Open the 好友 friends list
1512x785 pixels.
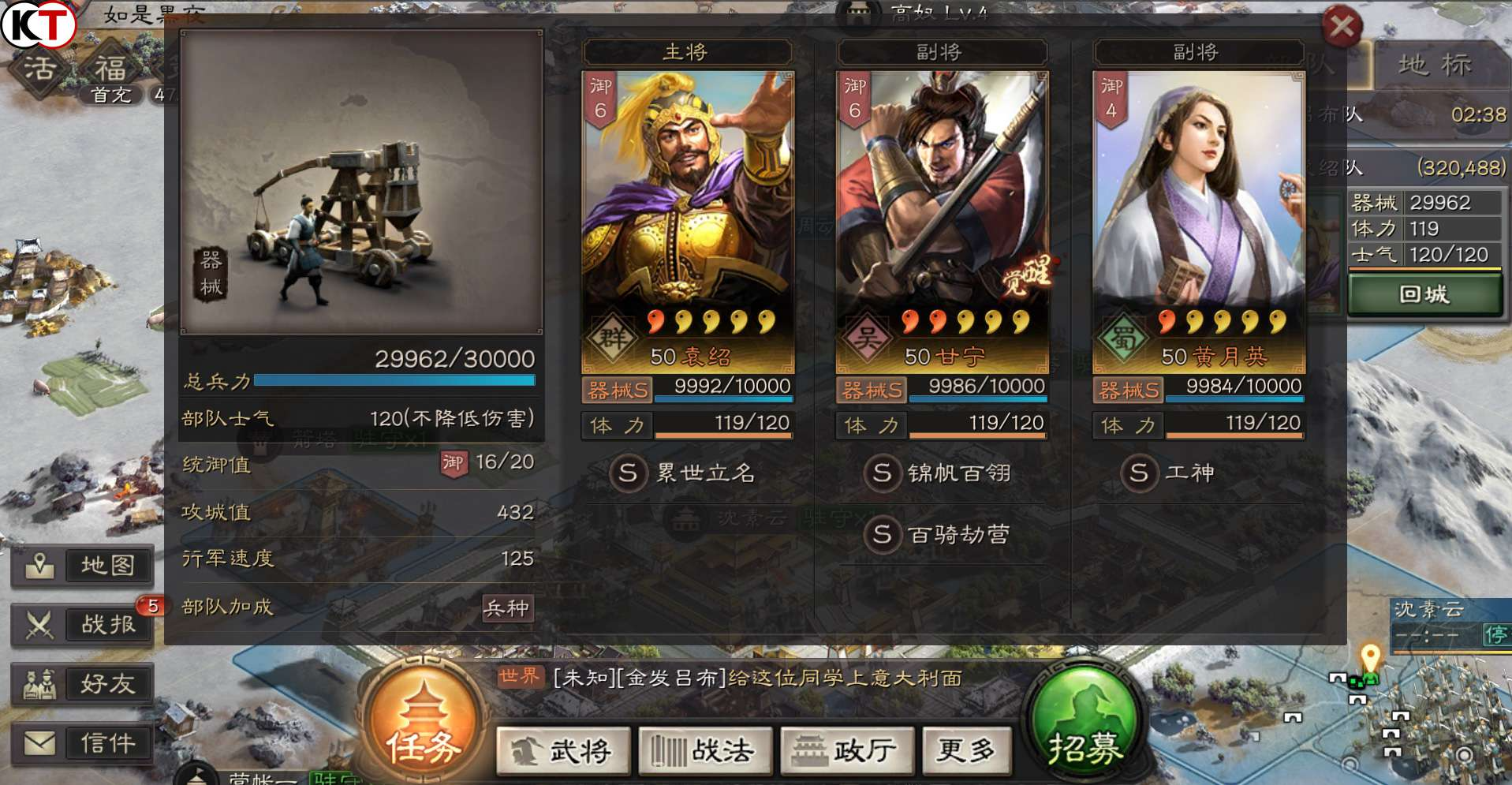(83, 684)
